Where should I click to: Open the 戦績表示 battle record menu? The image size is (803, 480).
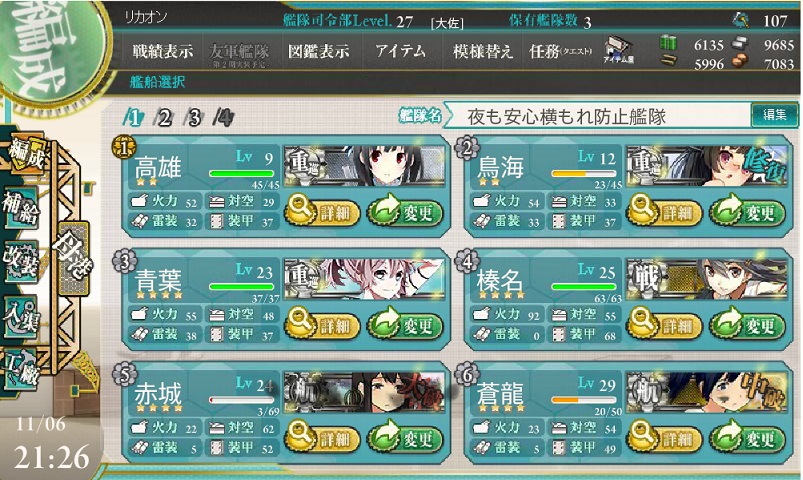coord(163,52)
